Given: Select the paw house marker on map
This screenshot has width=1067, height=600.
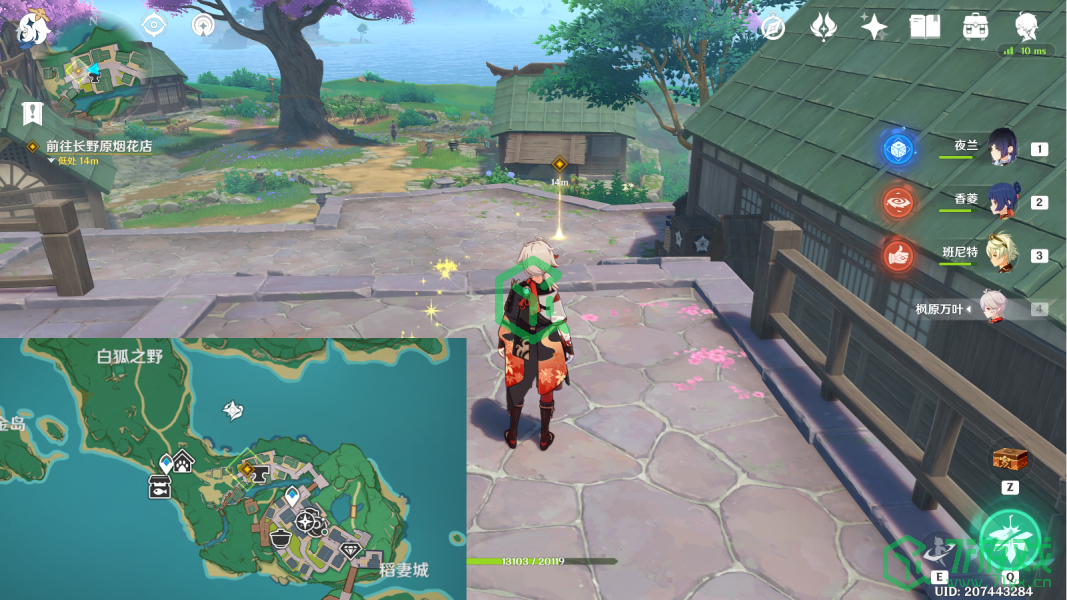Looking at the screenshot, I should tap(184, 461).
